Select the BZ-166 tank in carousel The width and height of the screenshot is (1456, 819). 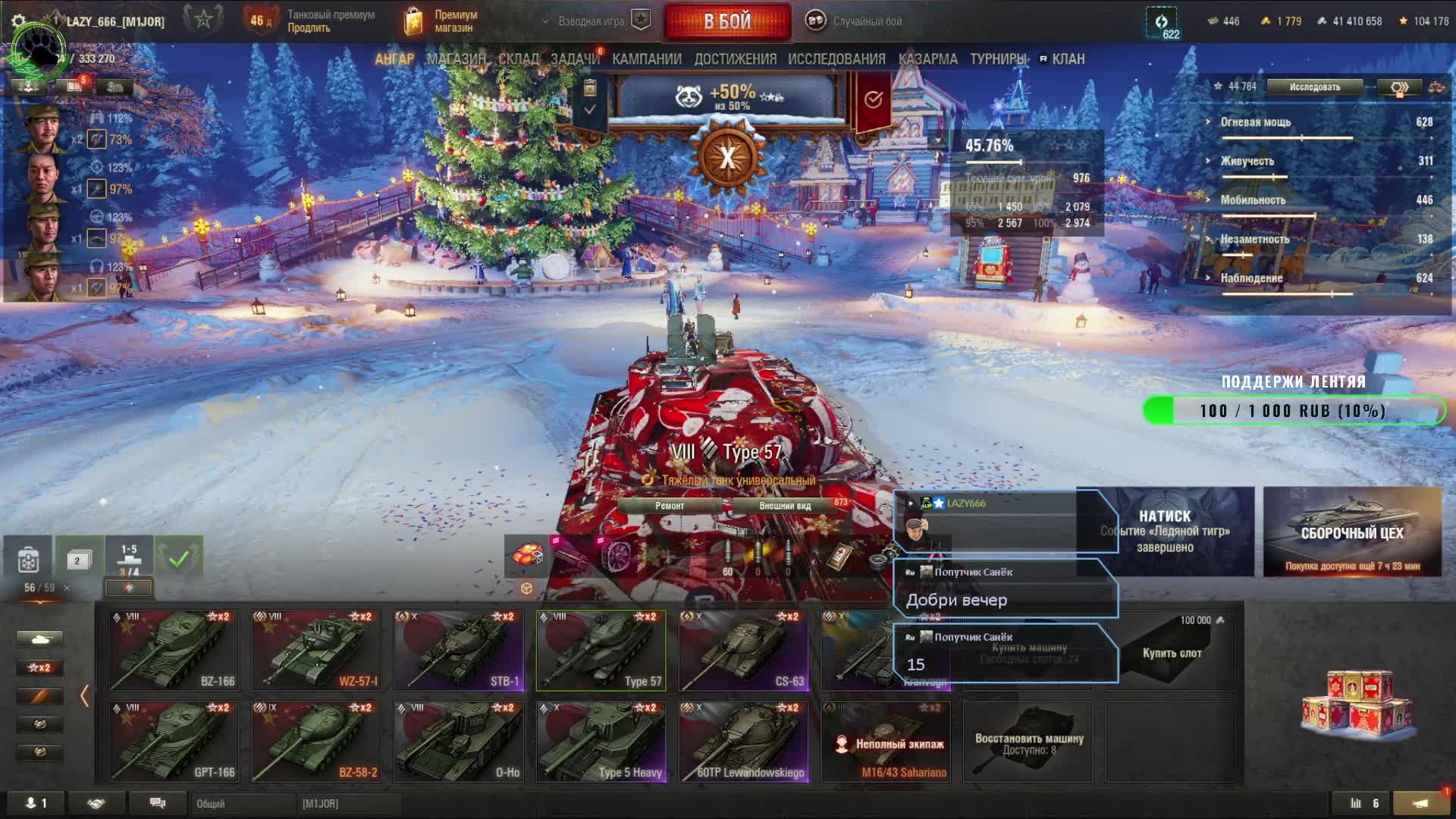coord(174,651)
